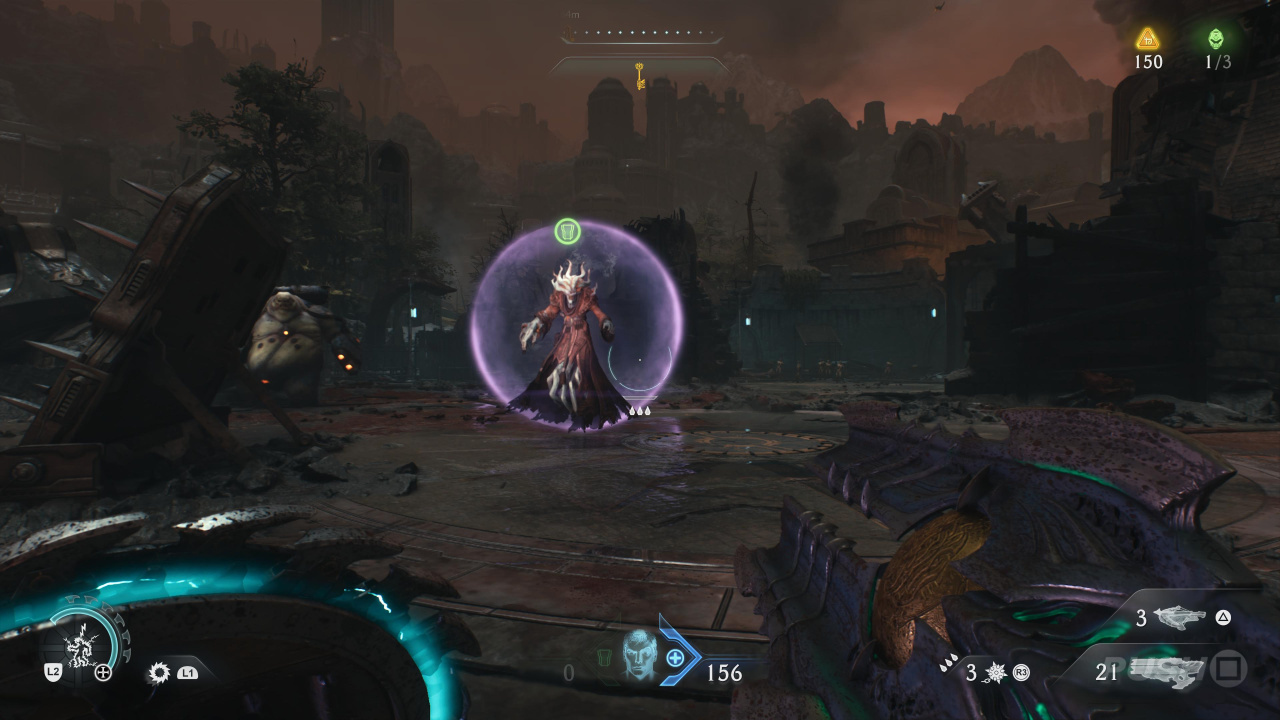
Task: Choose the flail melee weapon icon
Action: pyautogui.click(x=995, y=673)
